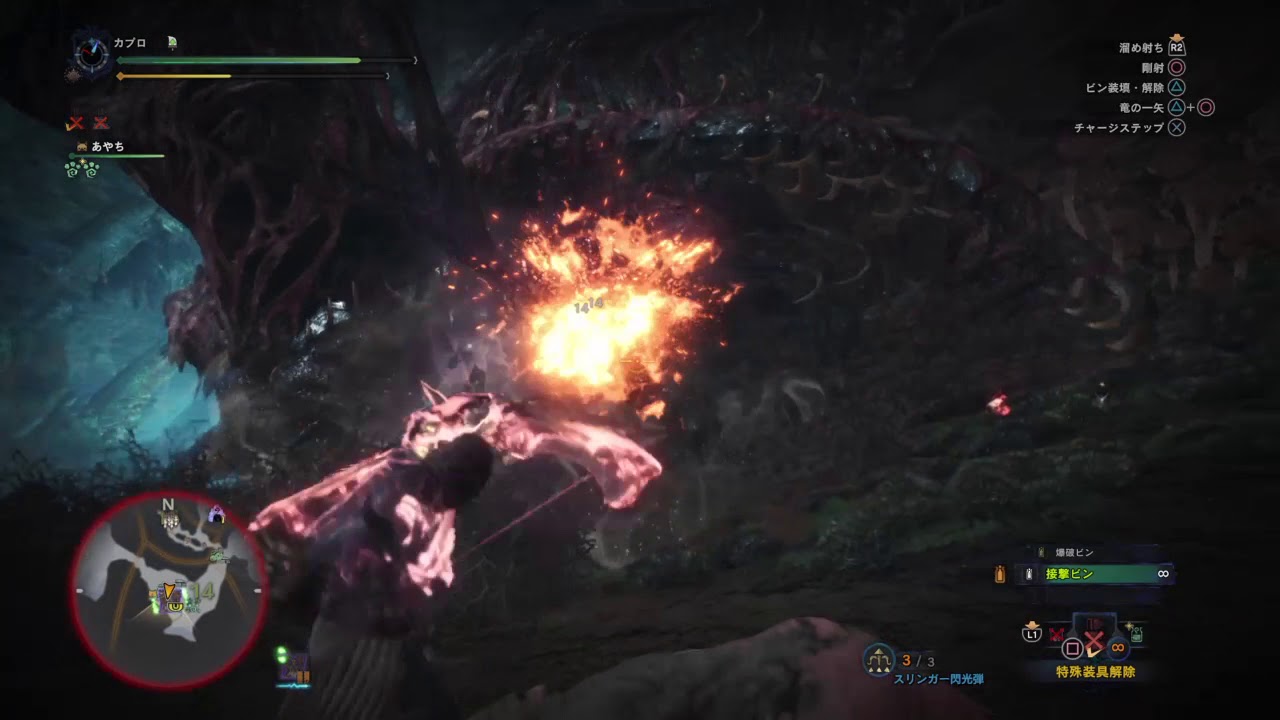
Task: Click the weapon sharpness gauge icon
Action: pyautogui.click(x=172, y=42)
